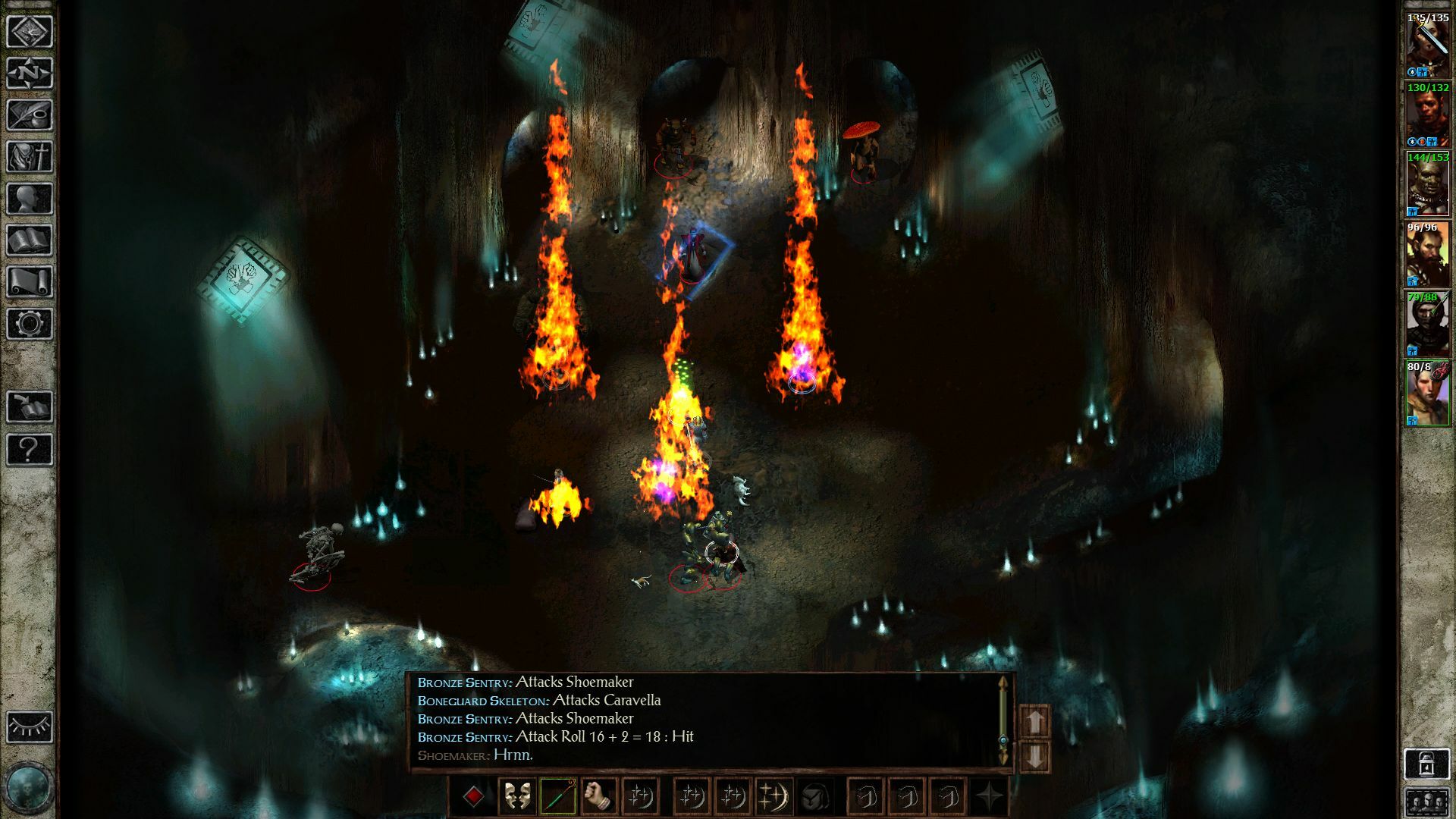Select the green staff weapon slot
1456x819 pixels.
click(x=558, y=797)
